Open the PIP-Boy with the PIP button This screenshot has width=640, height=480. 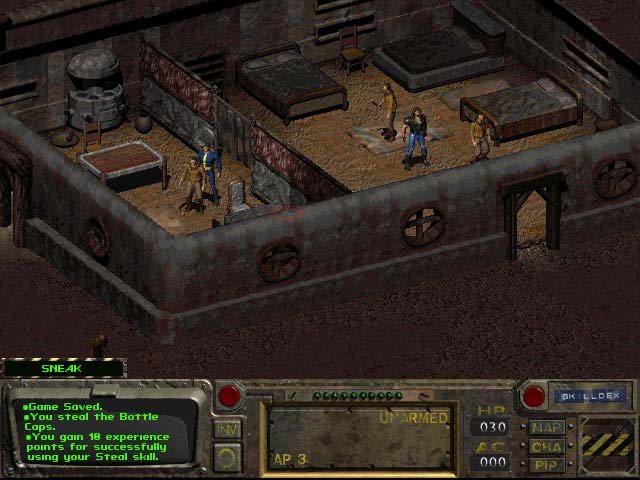(547, 465)
